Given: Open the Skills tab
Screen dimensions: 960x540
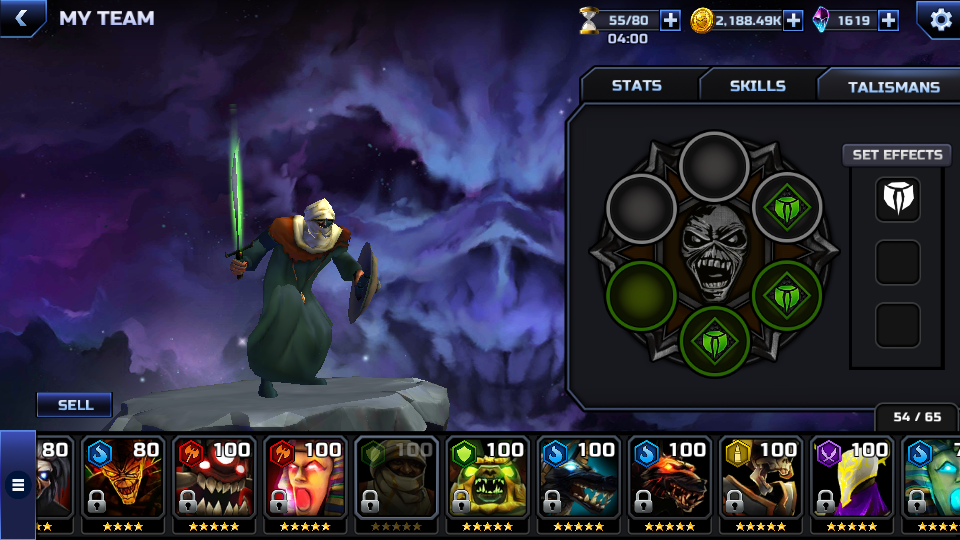Looking at the screenshot, I should point(757,86).
